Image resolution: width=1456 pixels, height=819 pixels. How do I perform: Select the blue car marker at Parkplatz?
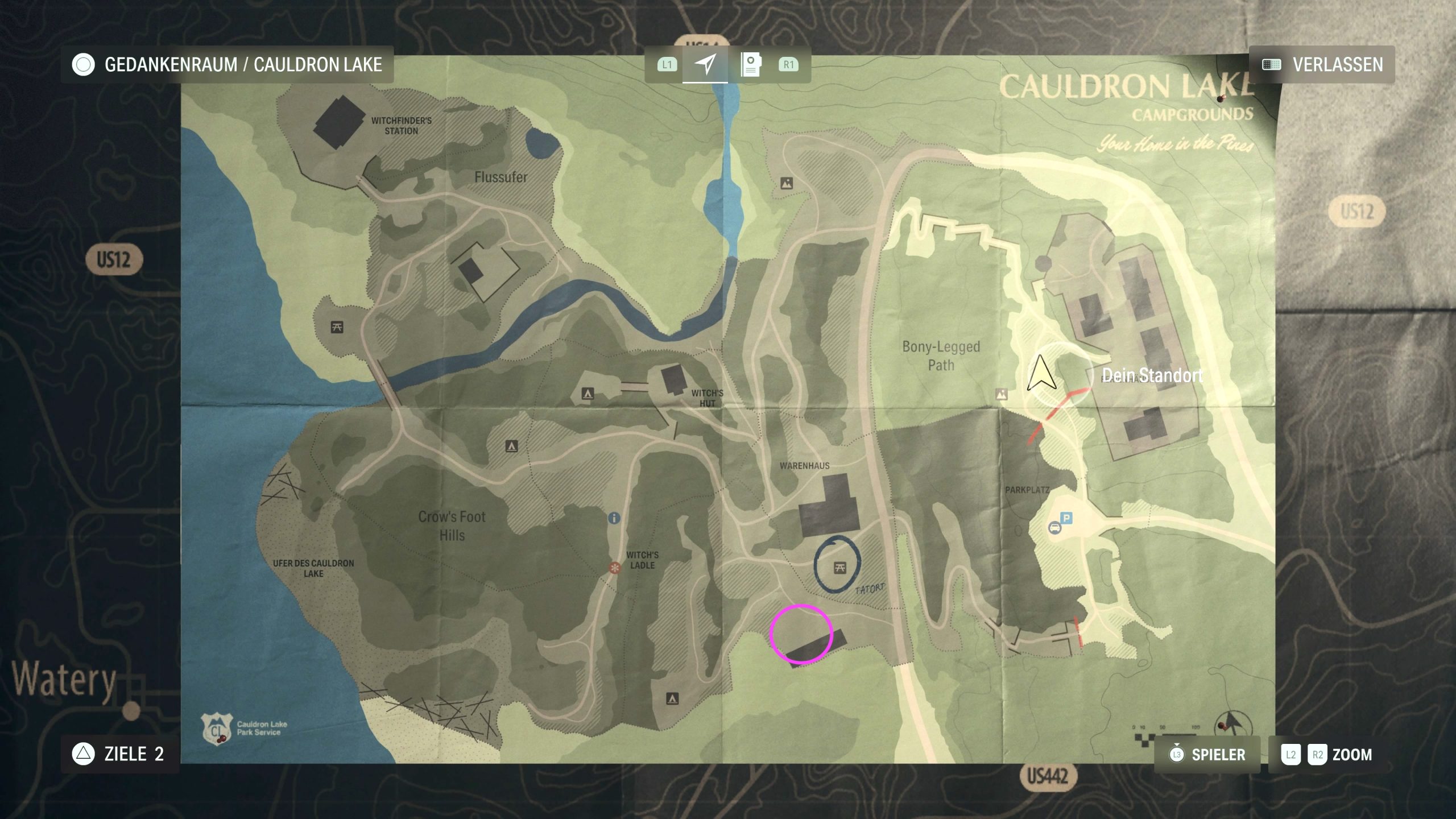[1054, 528]
